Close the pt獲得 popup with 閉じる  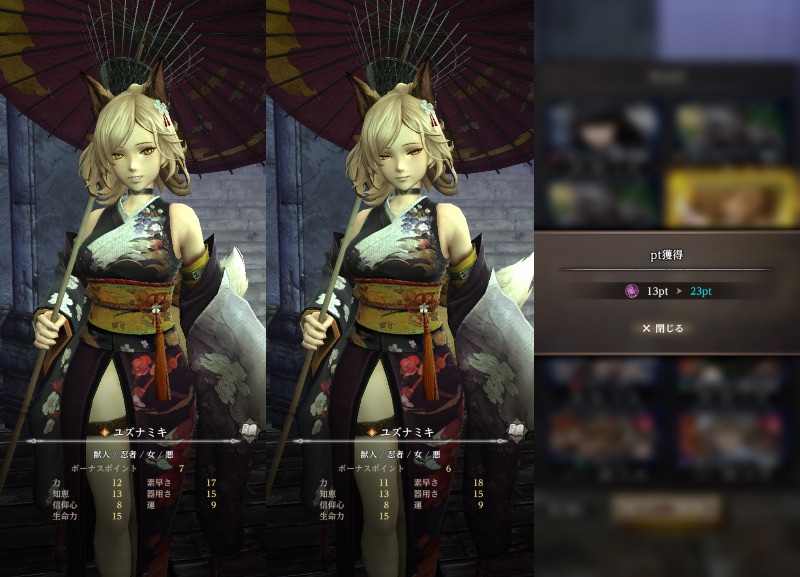(663, 328)
